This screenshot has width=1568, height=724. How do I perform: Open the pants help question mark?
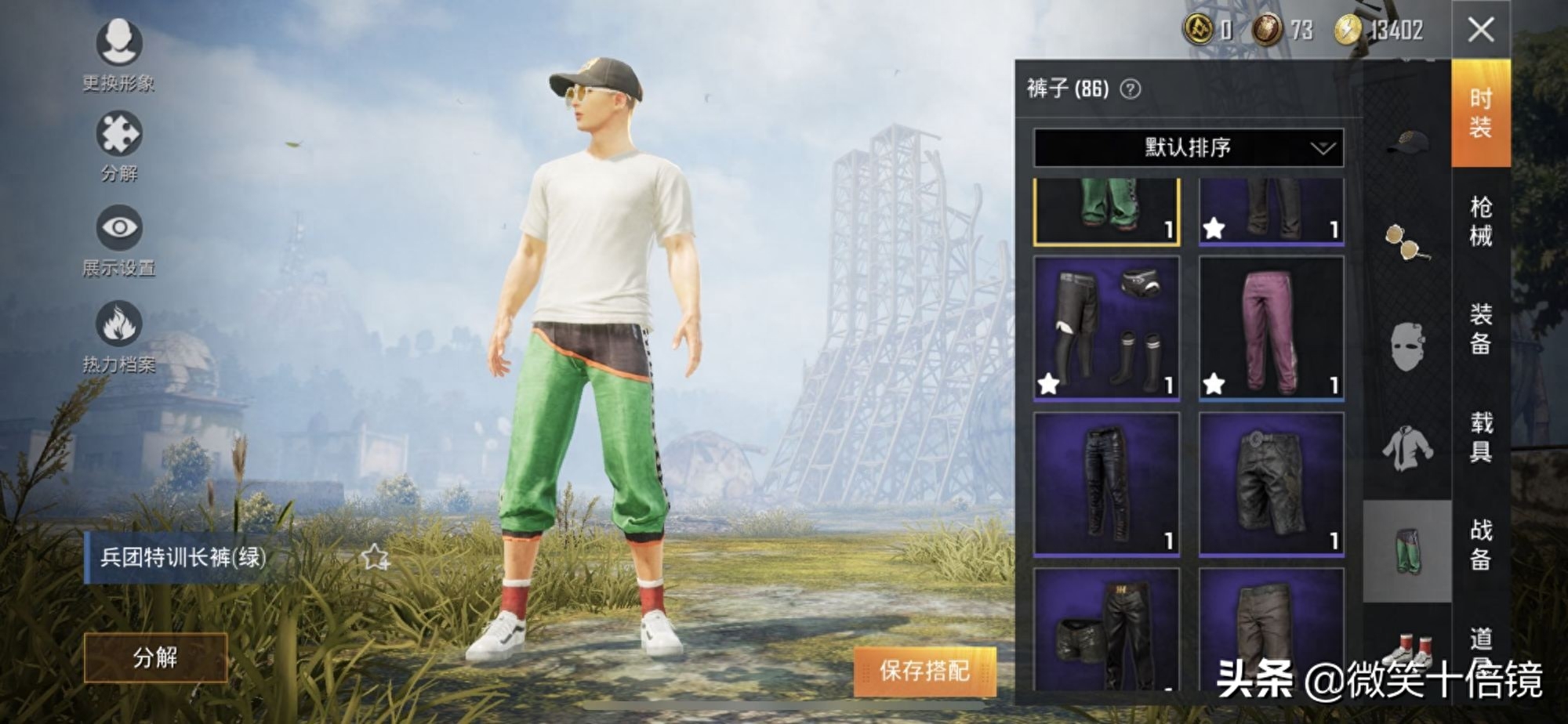(x=1130, y=89)
